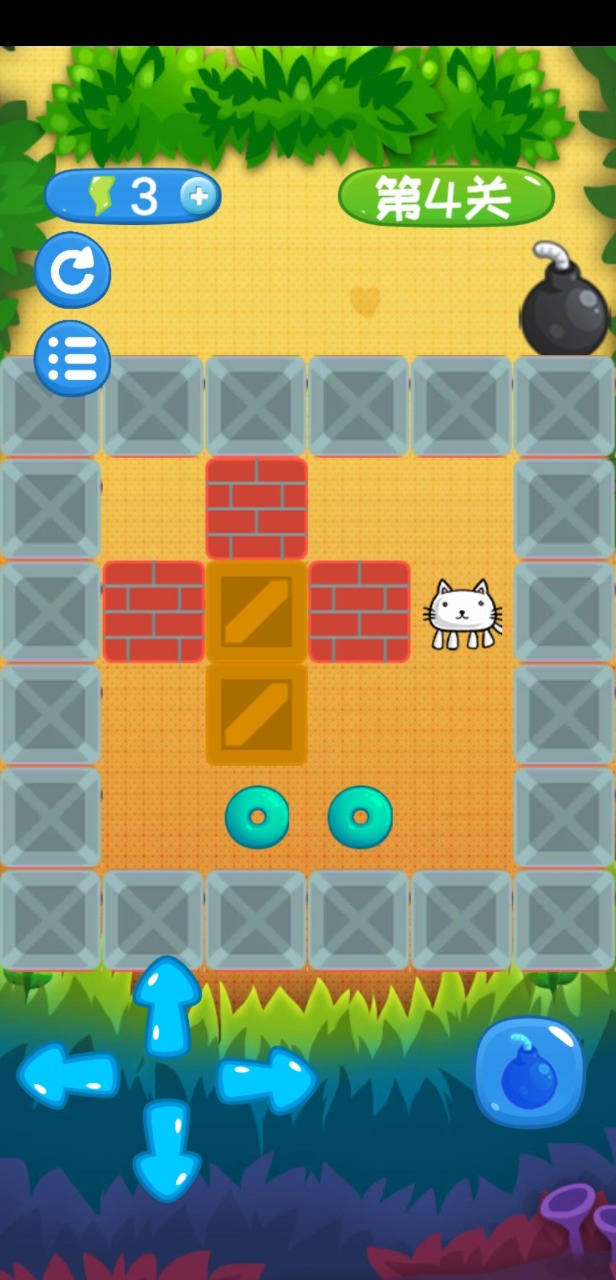
Task: Tap the right arrow direction button
Action: [265, 1080]
